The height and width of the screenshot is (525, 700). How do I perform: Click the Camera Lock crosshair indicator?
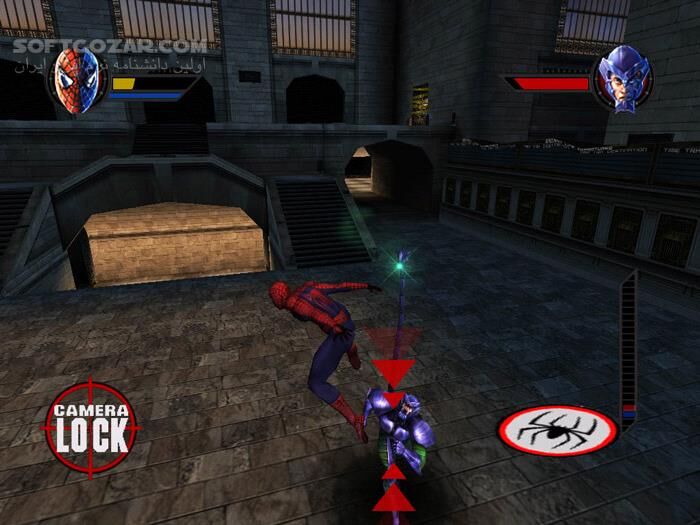91,427
